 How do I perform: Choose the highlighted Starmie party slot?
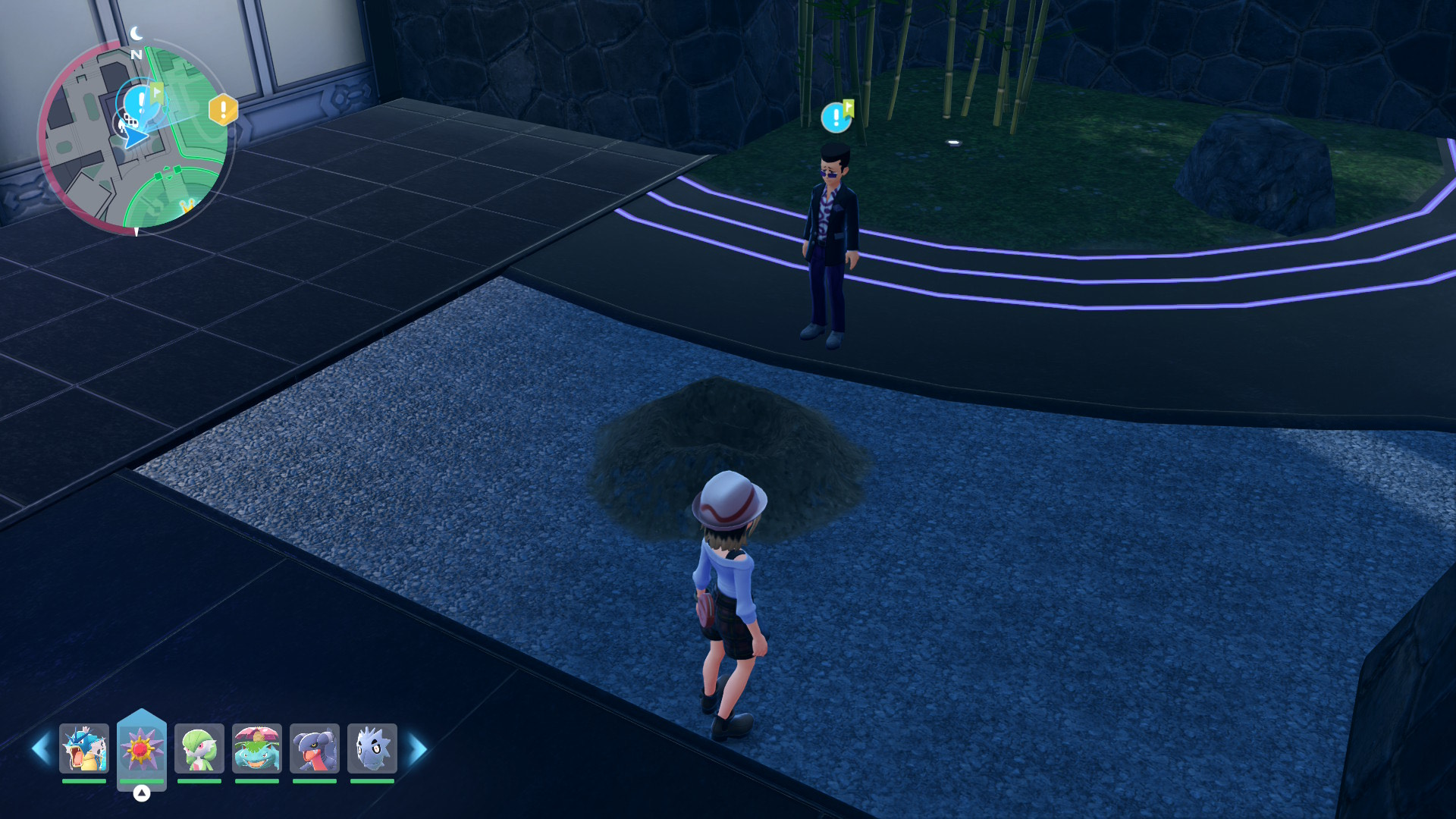click(x=142, y=748)
